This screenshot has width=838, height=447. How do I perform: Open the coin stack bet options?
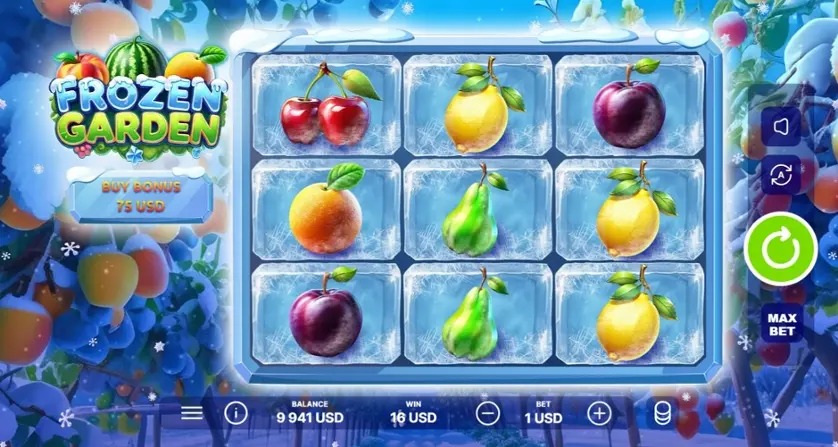tap(661, 412)
